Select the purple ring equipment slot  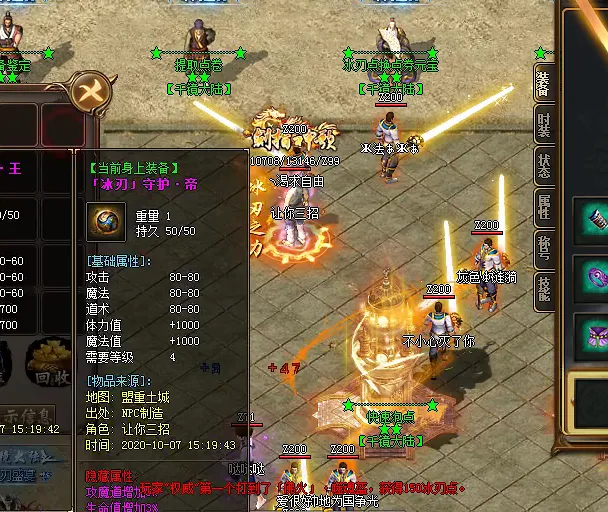[596, 274]
